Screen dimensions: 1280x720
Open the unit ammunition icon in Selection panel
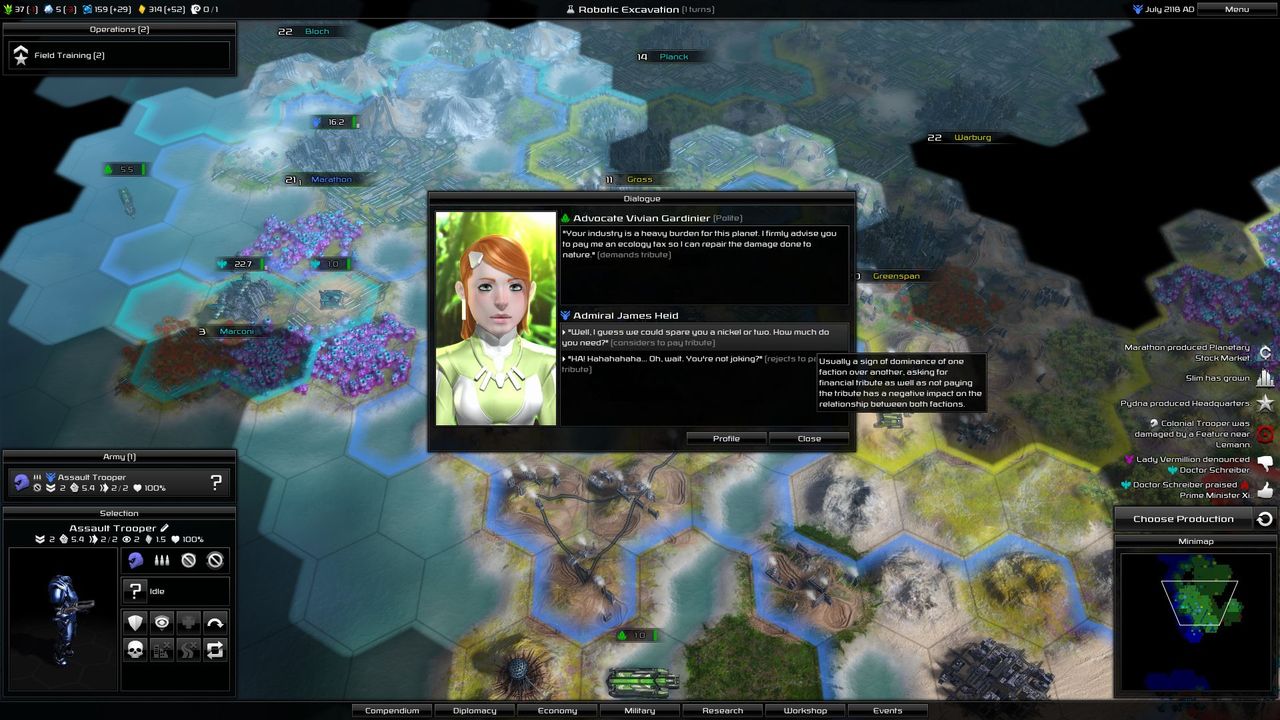pos(161,559)
